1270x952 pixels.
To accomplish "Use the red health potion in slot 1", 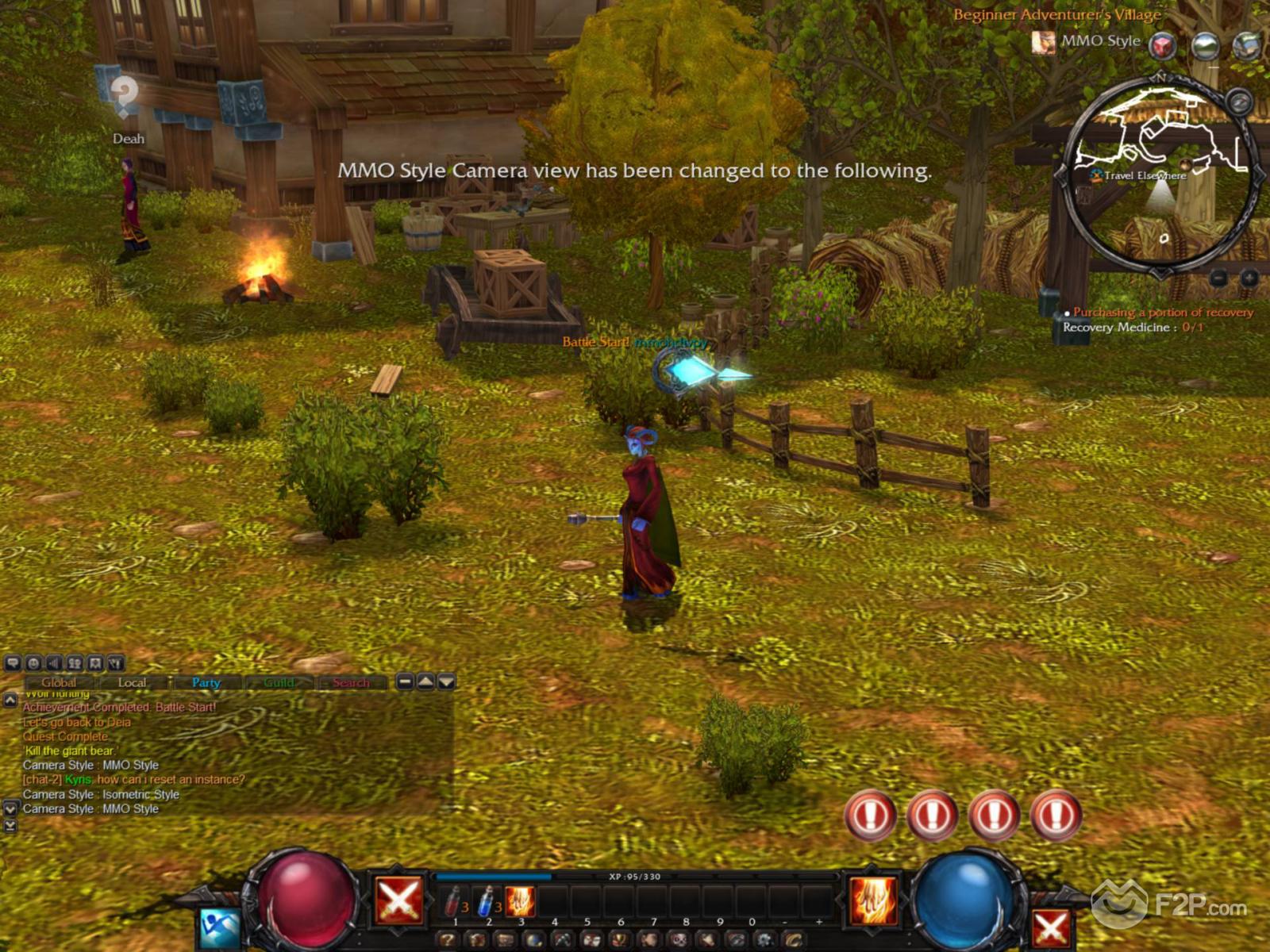I will (x=454, y=902).
